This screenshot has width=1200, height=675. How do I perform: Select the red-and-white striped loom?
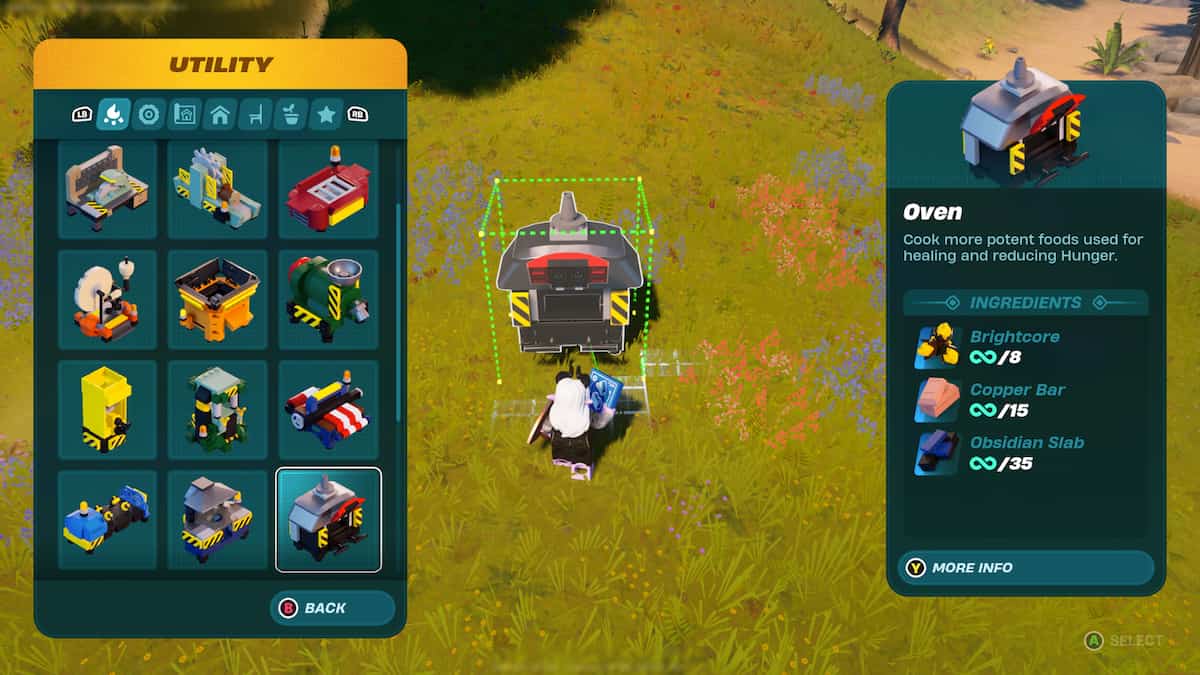pos(328,409)
